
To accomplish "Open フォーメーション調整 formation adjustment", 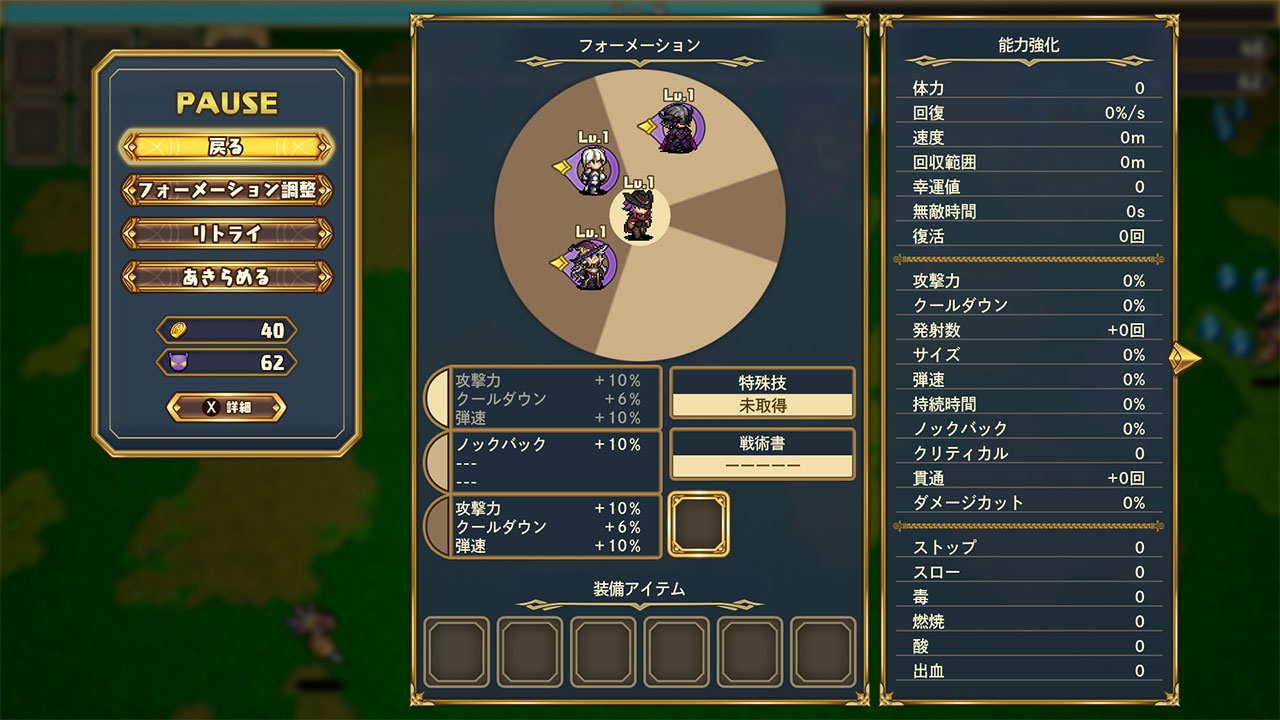I will 226,190.
